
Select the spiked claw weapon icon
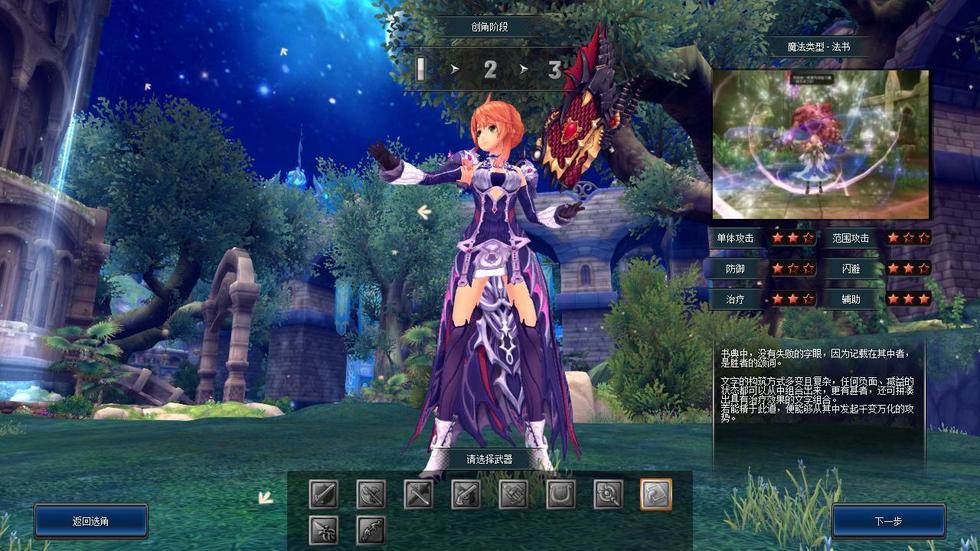[x=323, y=530]
